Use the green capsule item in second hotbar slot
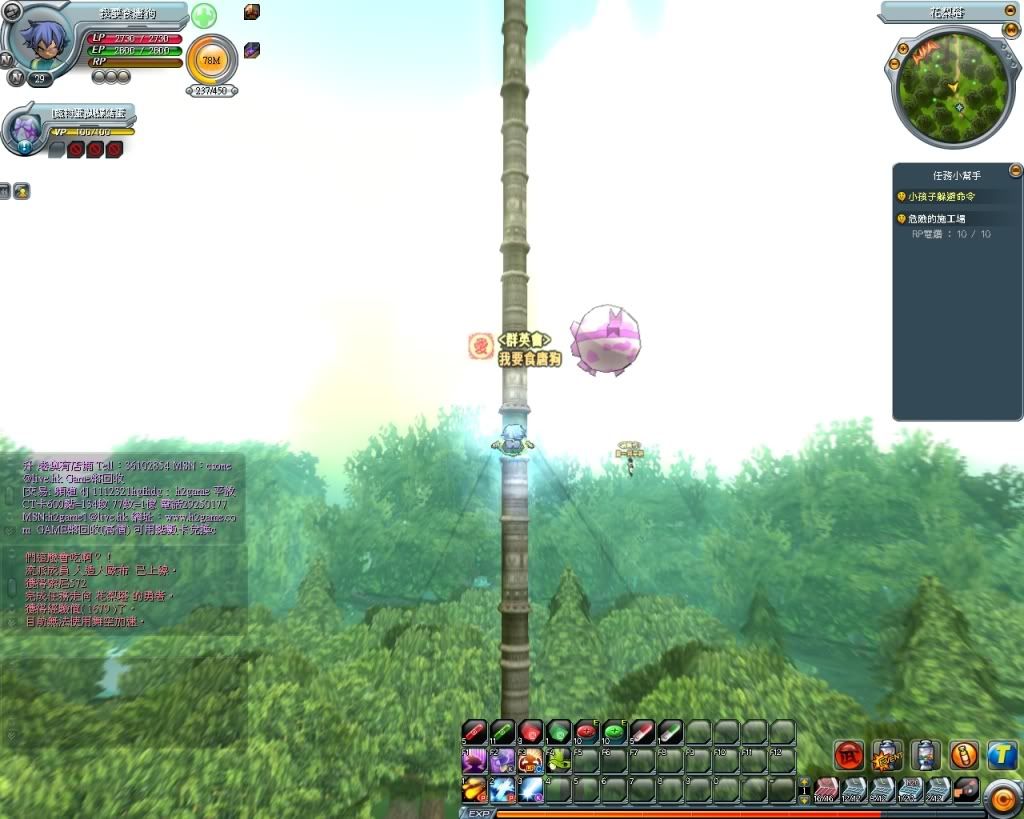This screenshot has height=819, width=1024. click(x=502, y=732)
